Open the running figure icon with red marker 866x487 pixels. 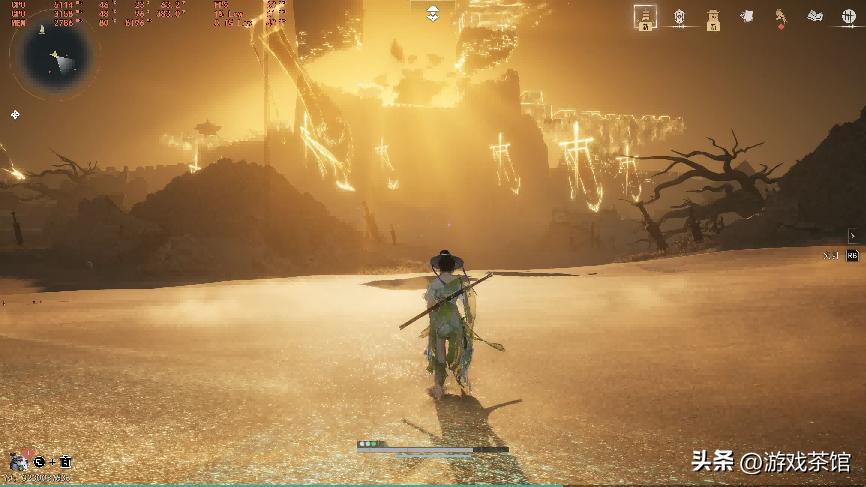[781, 16]
